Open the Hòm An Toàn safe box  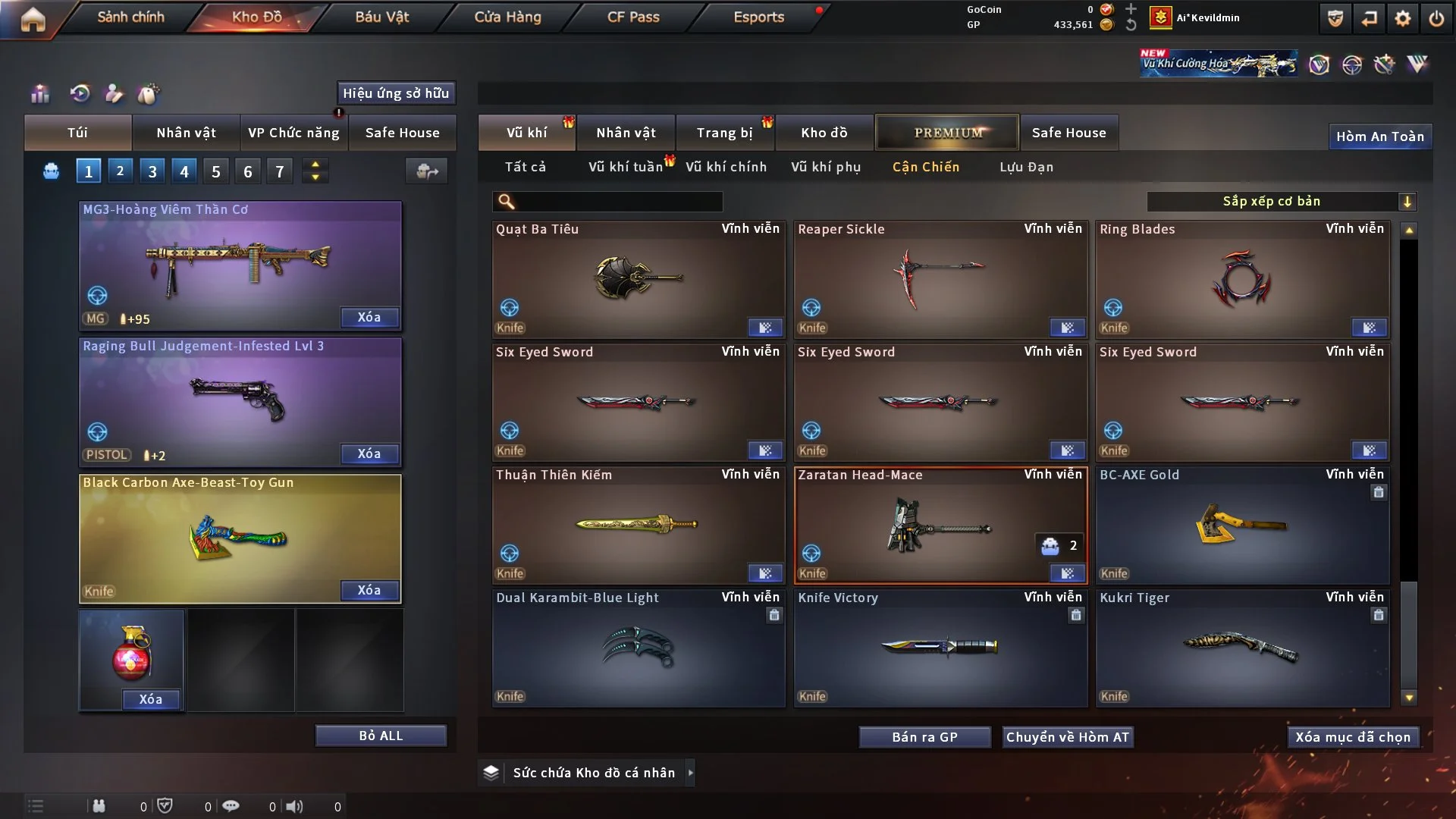pyautogui.click(x=1379, y=136)
